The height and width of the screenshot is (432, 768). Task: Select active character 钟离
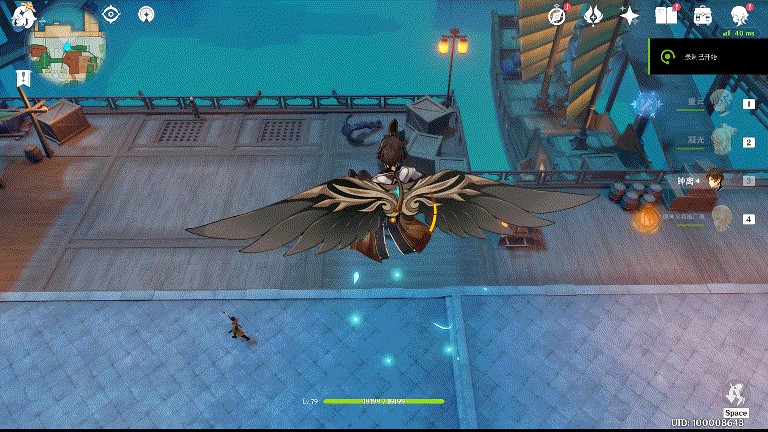[716, 179]
